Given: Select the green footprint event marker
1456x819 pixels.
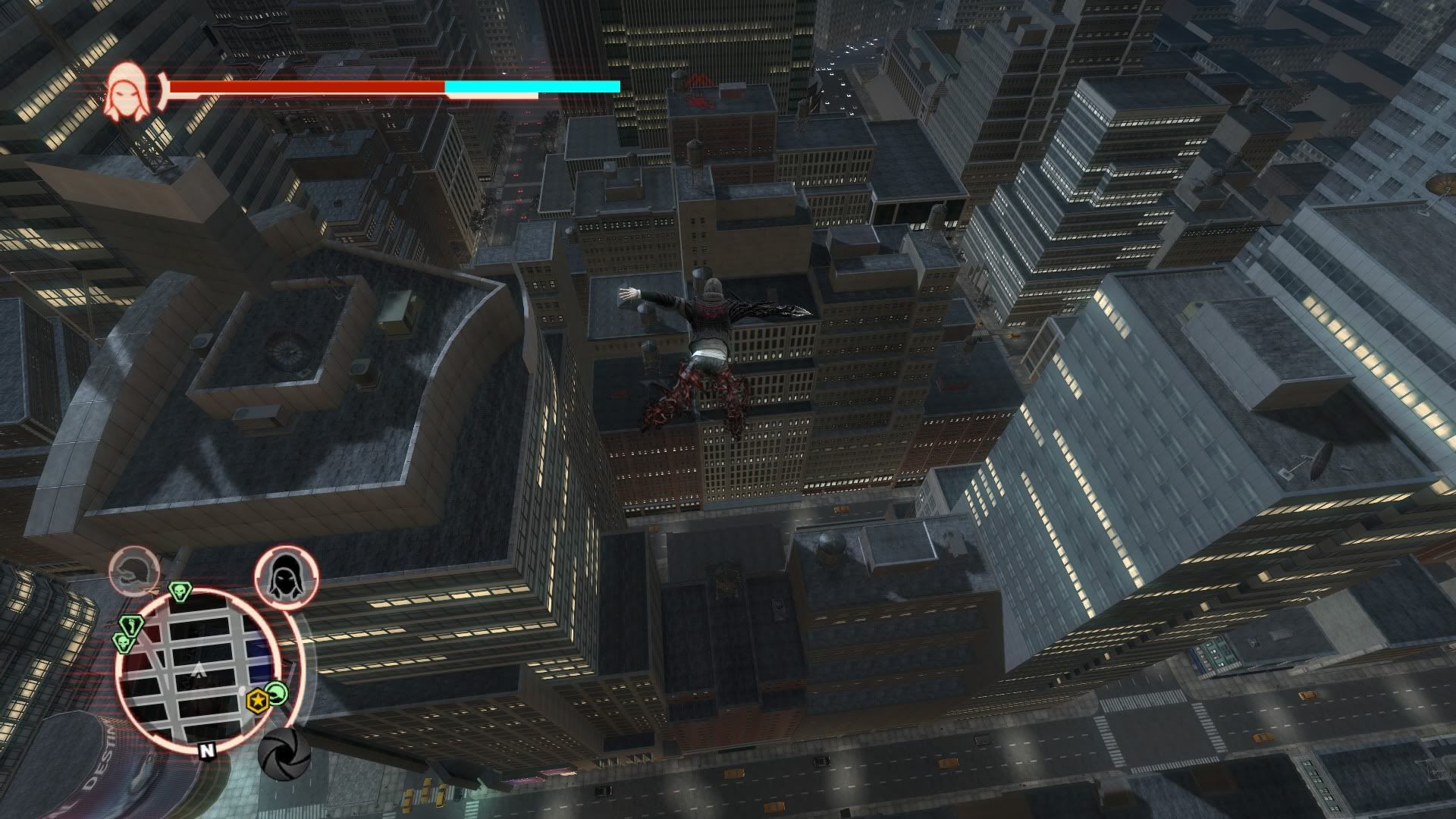Looking at the screenshot, I should [132, 626].
